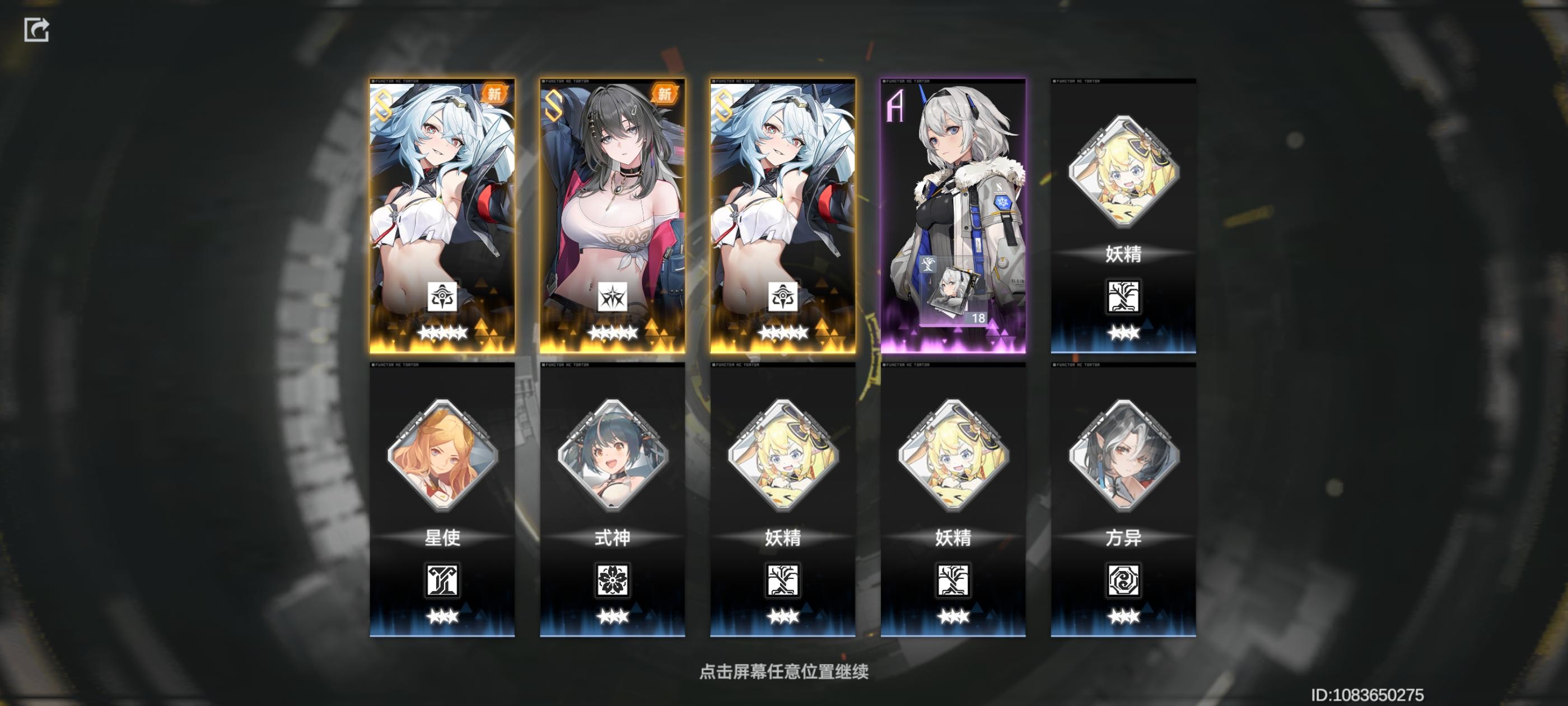Click the flower-shaped 式神 faction icon
This screenshot has width=1568, height=706.
[614, 580]
